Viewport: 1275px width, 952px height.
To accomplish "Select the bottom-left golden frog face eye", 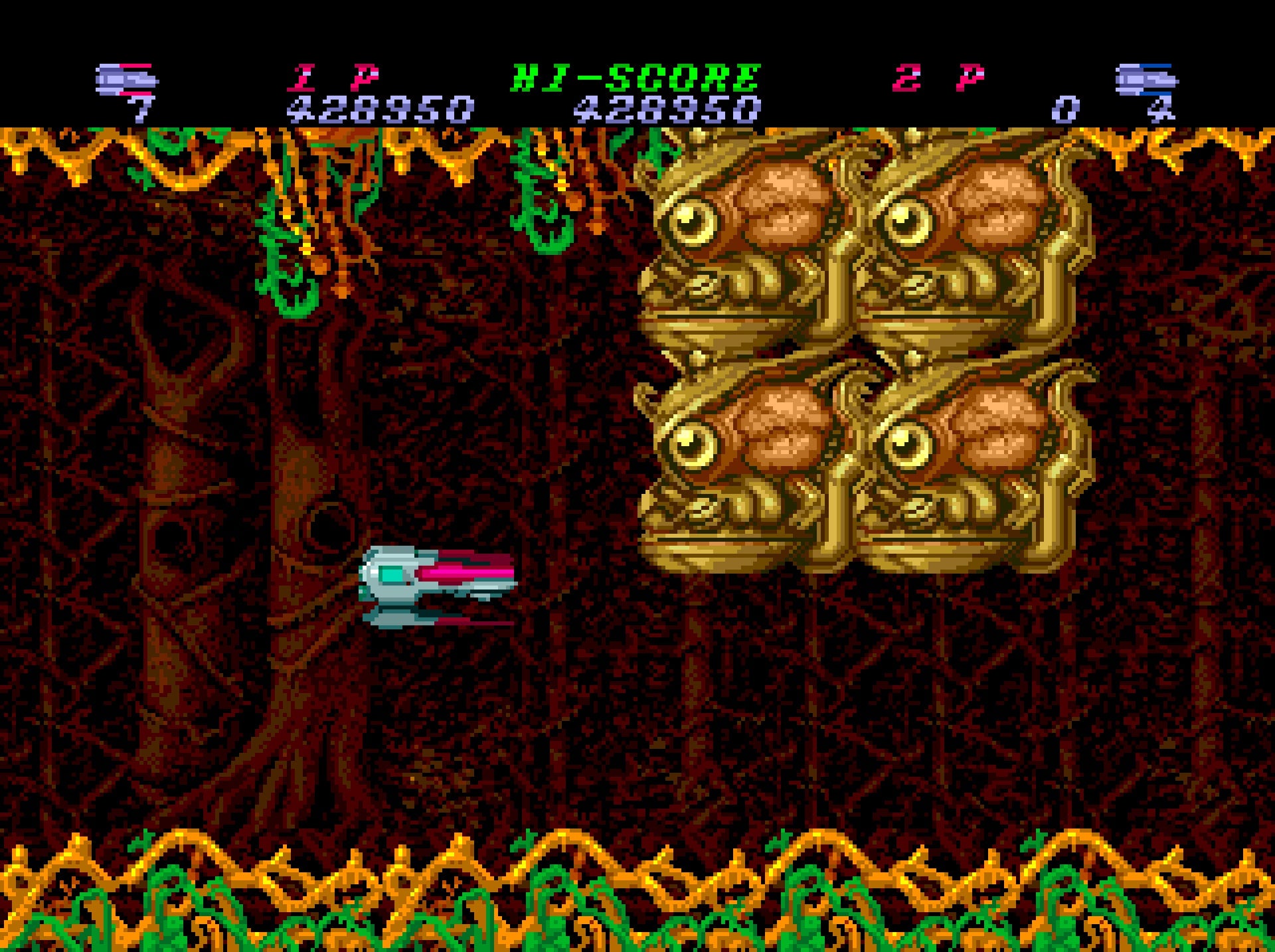I will click(x=691, y=441).
